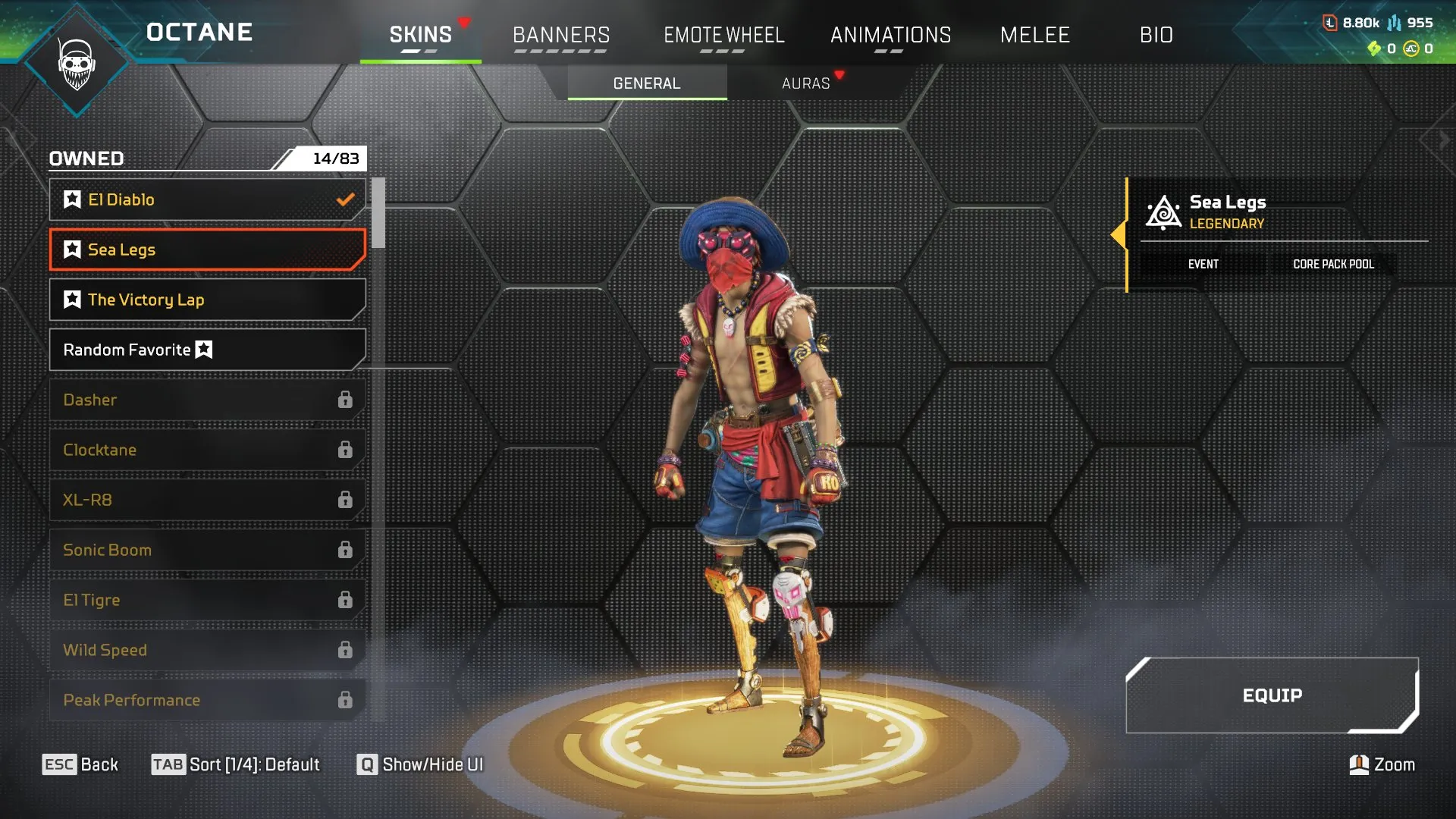Click the Crafting Metals icon beside 955
The height and width of the screenshot is (819, 1456).
click(1395, 24)
